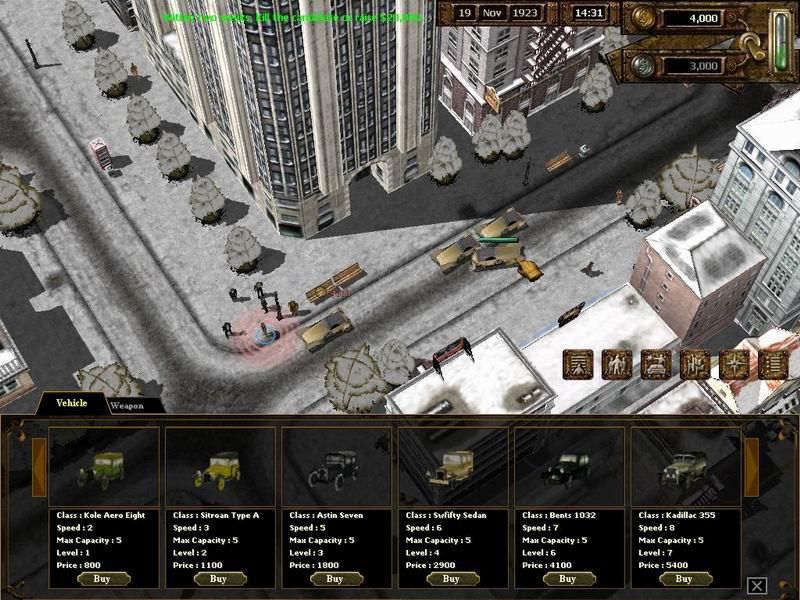
Task: Select the Vehicle tab
Action: pyautogui.click(x=71, y=404)
